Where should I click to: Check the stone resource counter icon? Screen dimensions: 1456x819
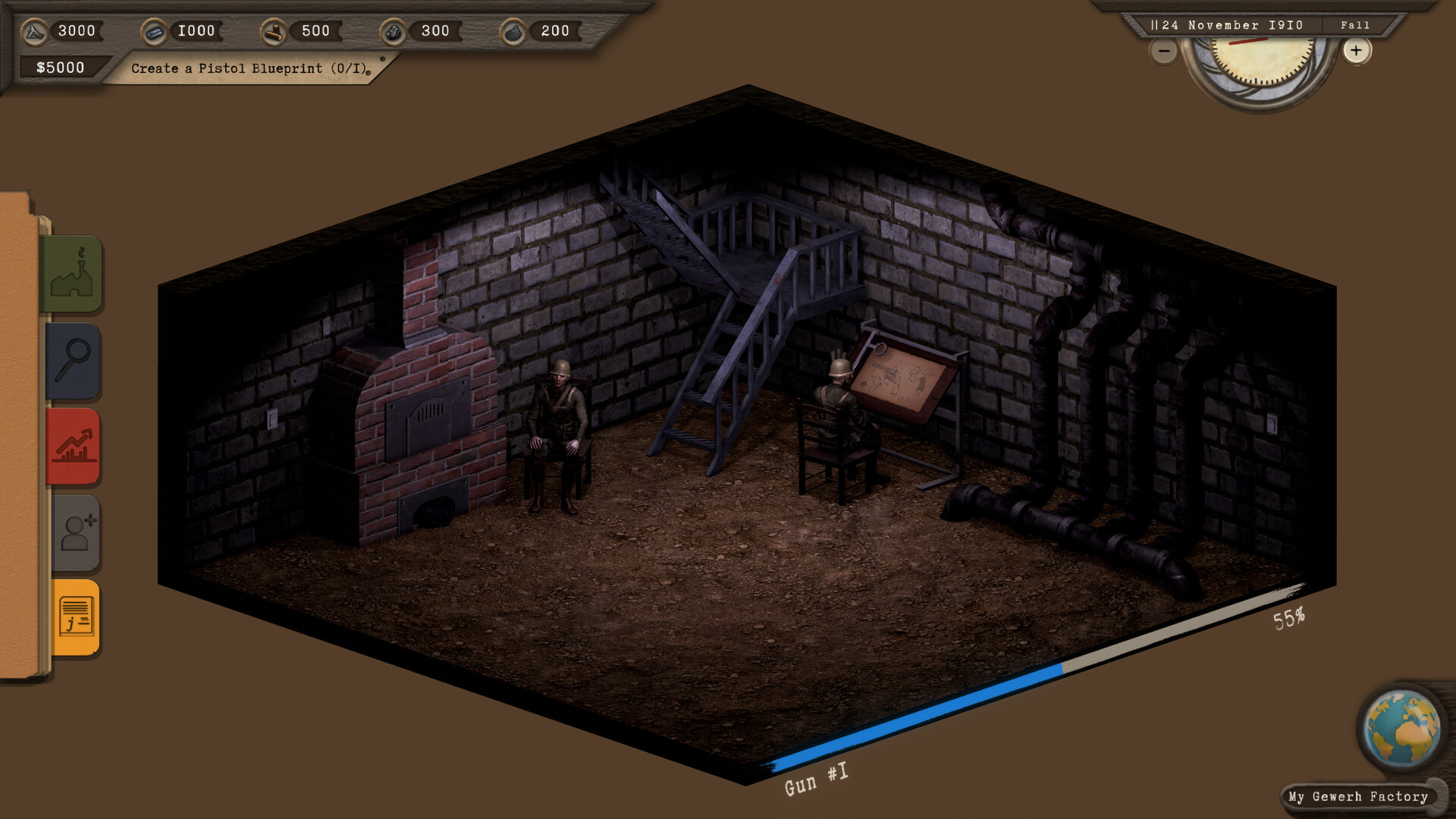coord(34,31)
